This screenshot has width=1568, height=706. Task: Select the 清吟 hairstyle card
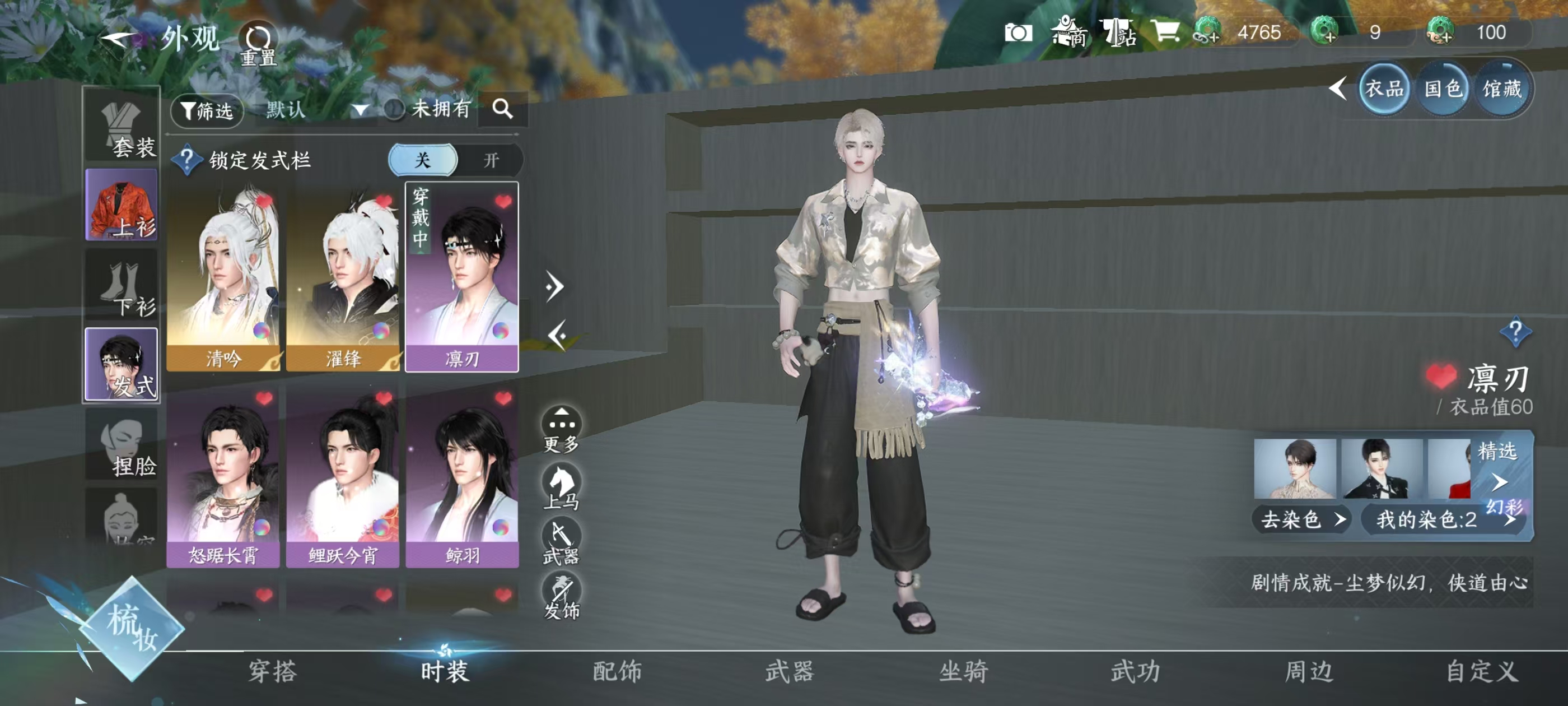click(223, 277)
